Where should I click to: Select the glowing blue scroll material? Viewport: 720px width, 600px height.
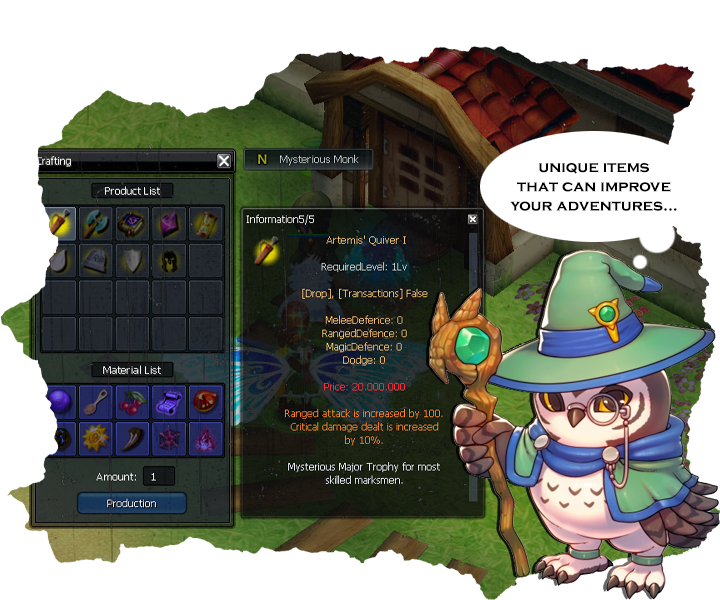[x=168, y=402]
